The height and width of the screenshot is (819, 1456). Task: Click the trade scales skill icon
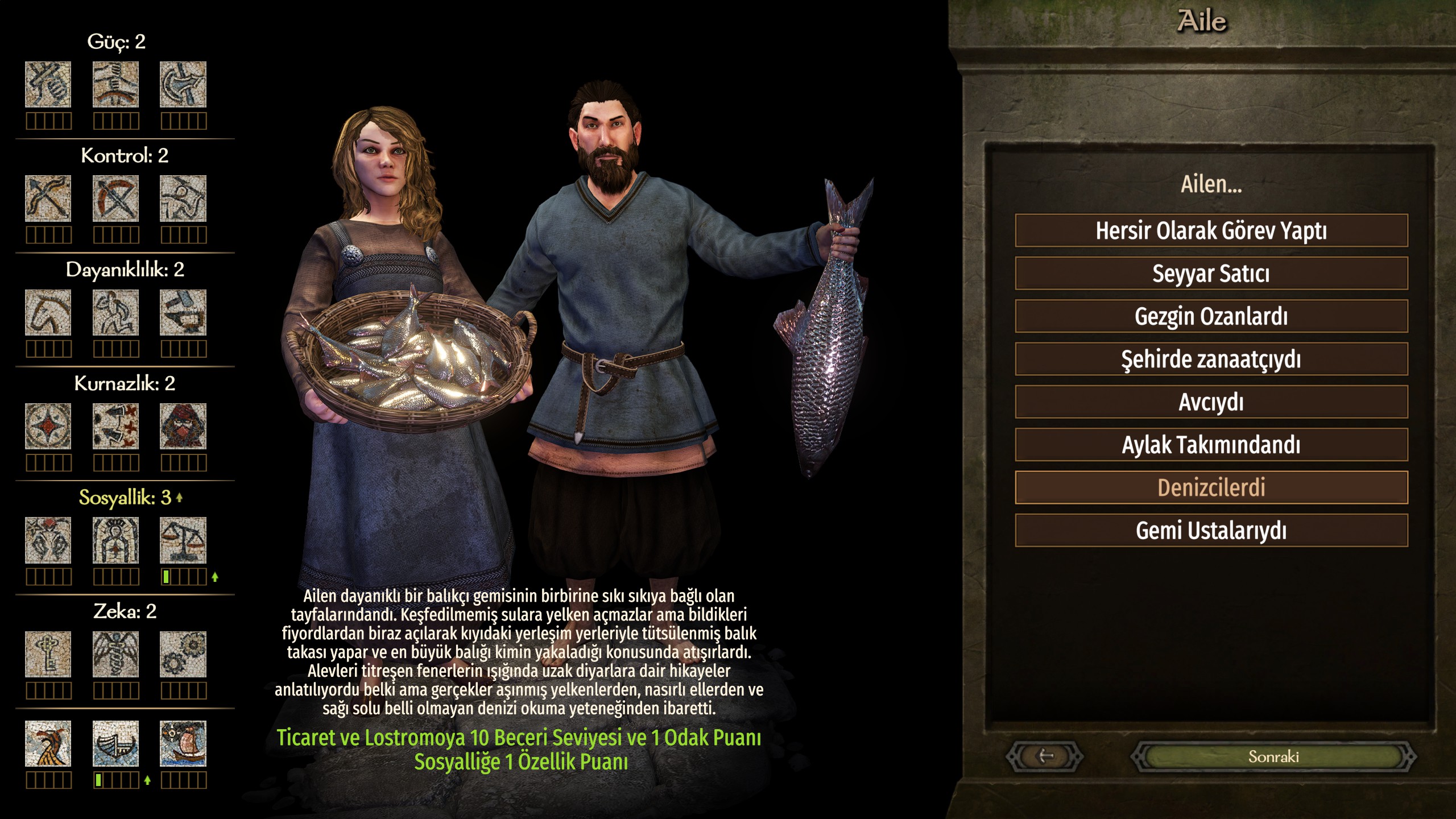[x=183, y=540]
